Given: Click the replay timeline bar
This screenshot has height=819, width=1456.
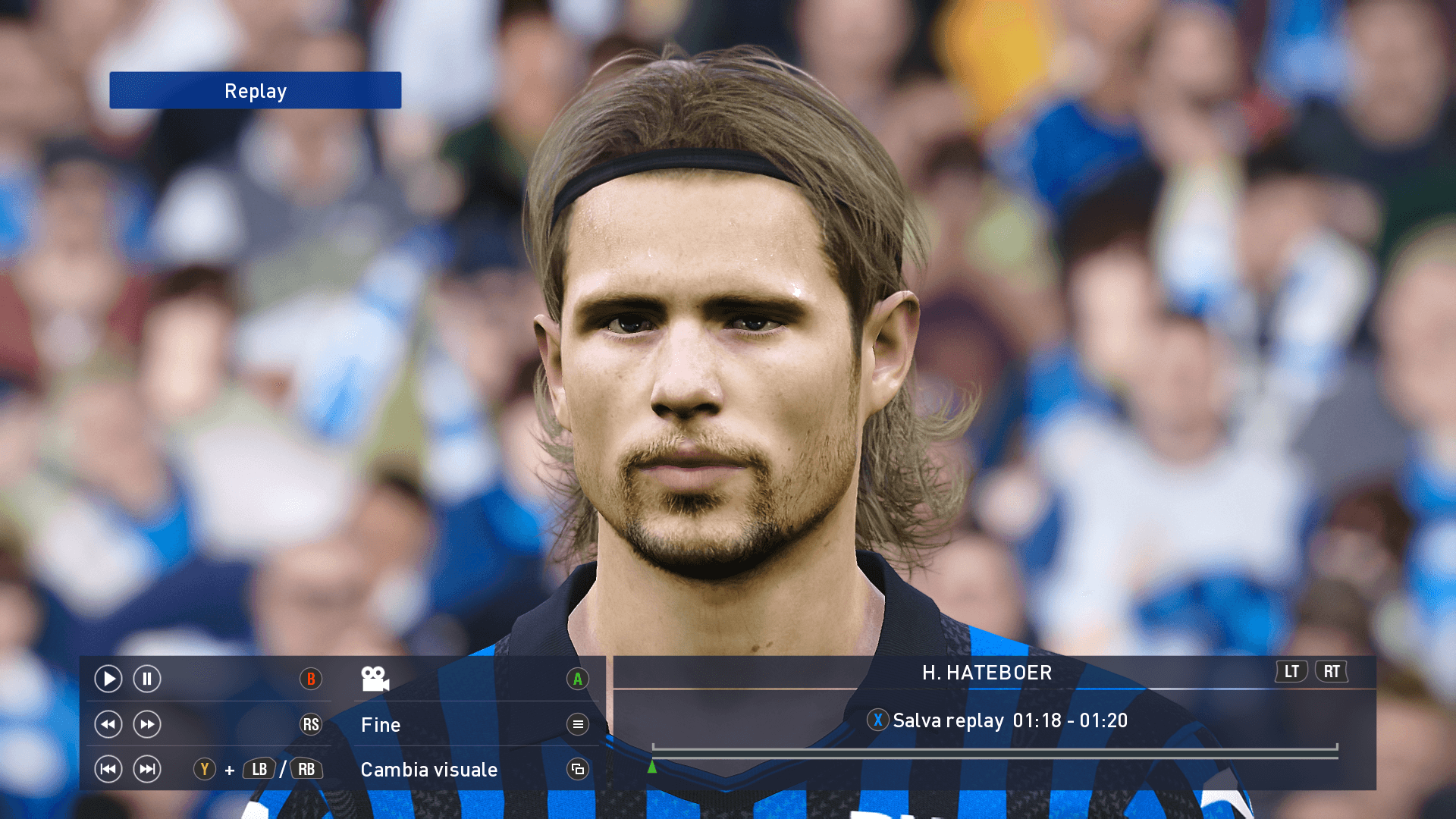Looking at the screenshot, I should pyautogui.click(x=994, y=751).
